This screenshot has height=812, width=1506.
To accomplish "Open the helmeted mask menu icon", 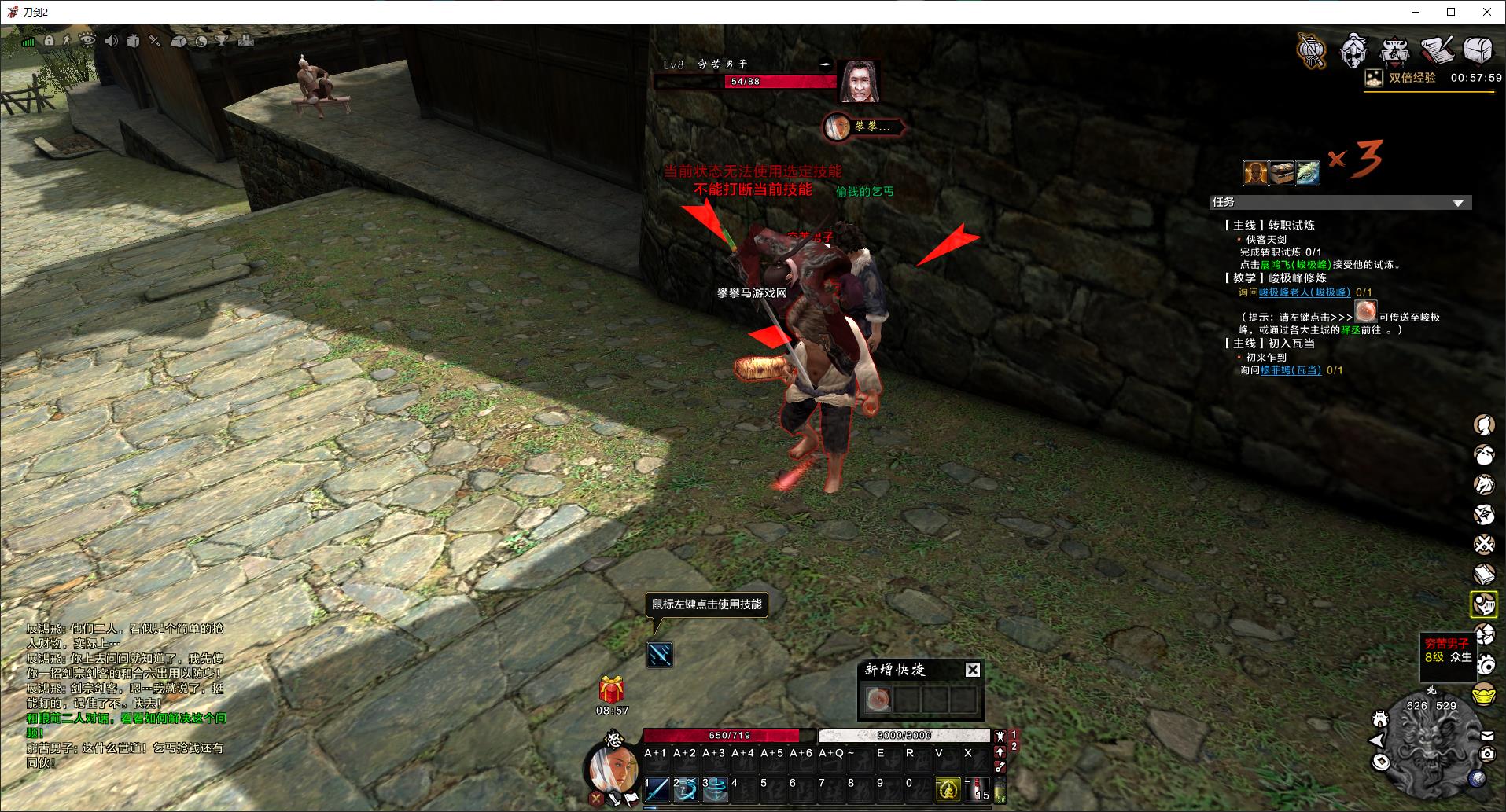I will pyautogui.click(x=1354, y=50).
